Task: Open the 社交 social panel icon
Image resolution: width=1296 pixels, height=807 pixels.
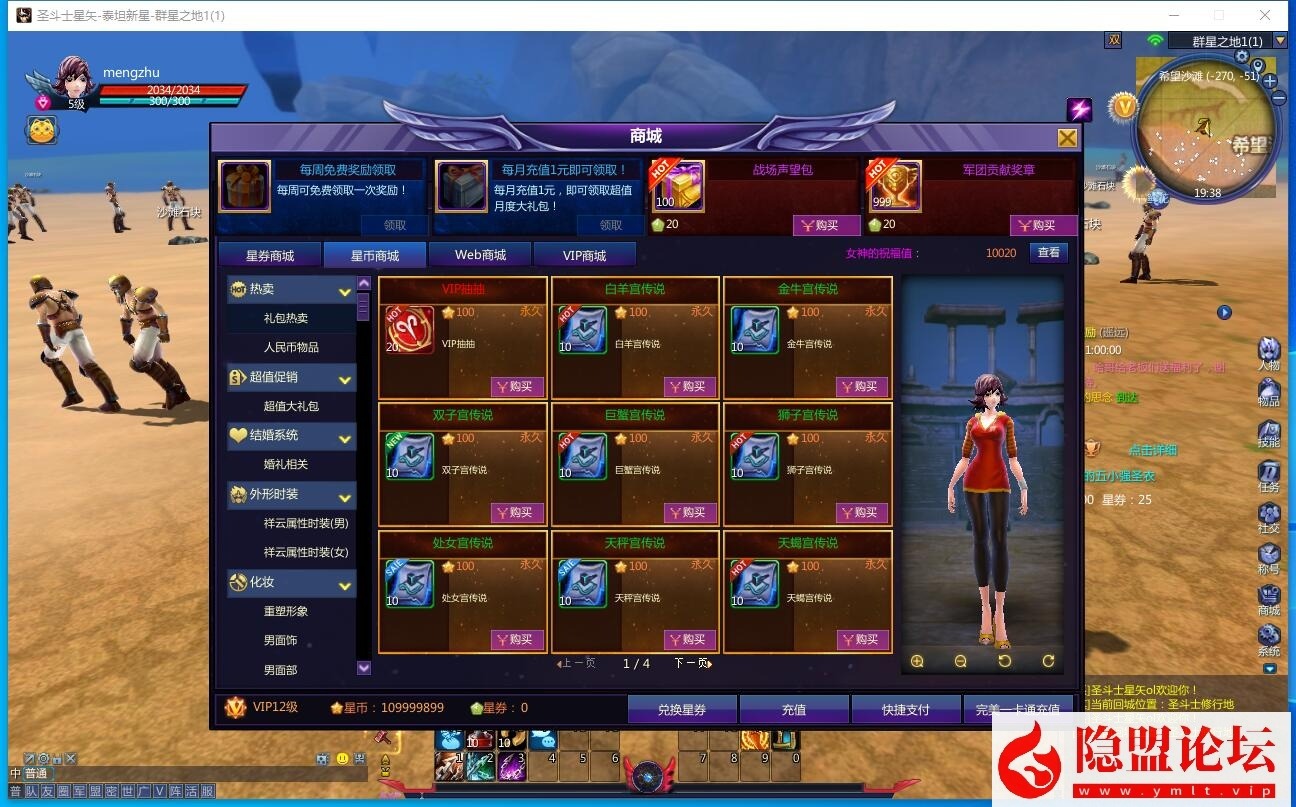Action: (x=1270, y=514)
